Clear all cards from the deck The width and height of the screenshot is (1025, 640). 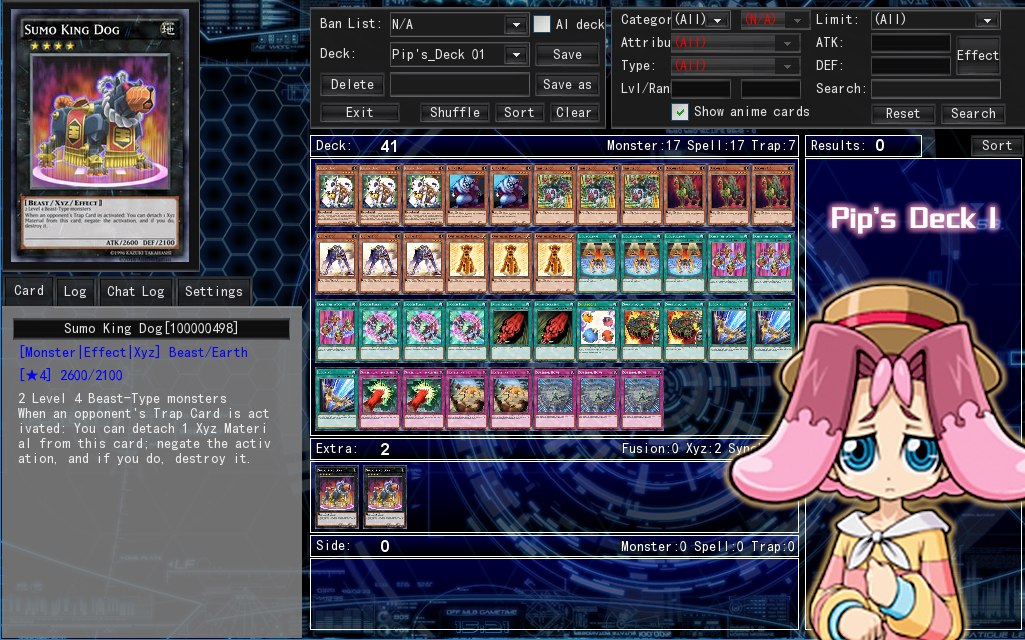tap(574, 113)
